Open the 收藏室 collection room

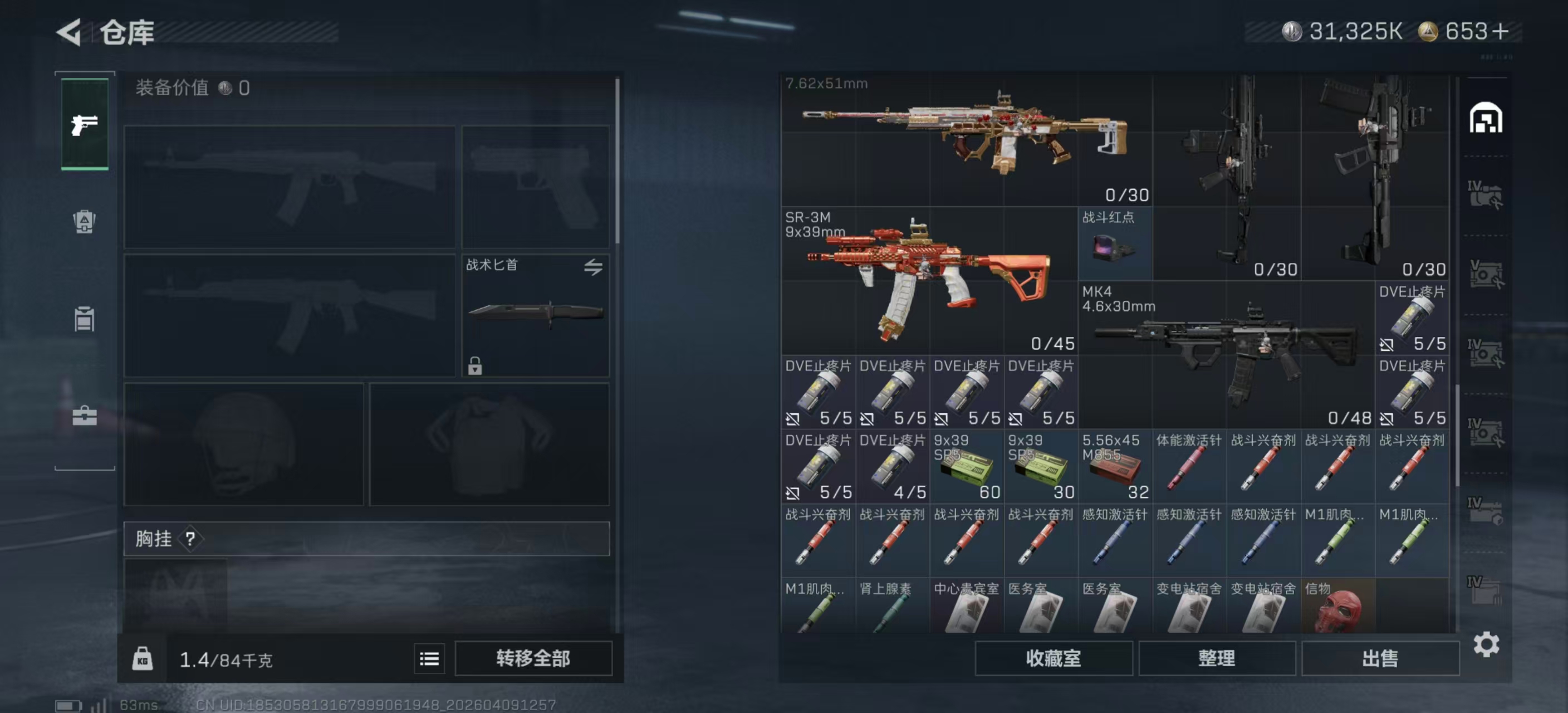(x=1053, y=658)
